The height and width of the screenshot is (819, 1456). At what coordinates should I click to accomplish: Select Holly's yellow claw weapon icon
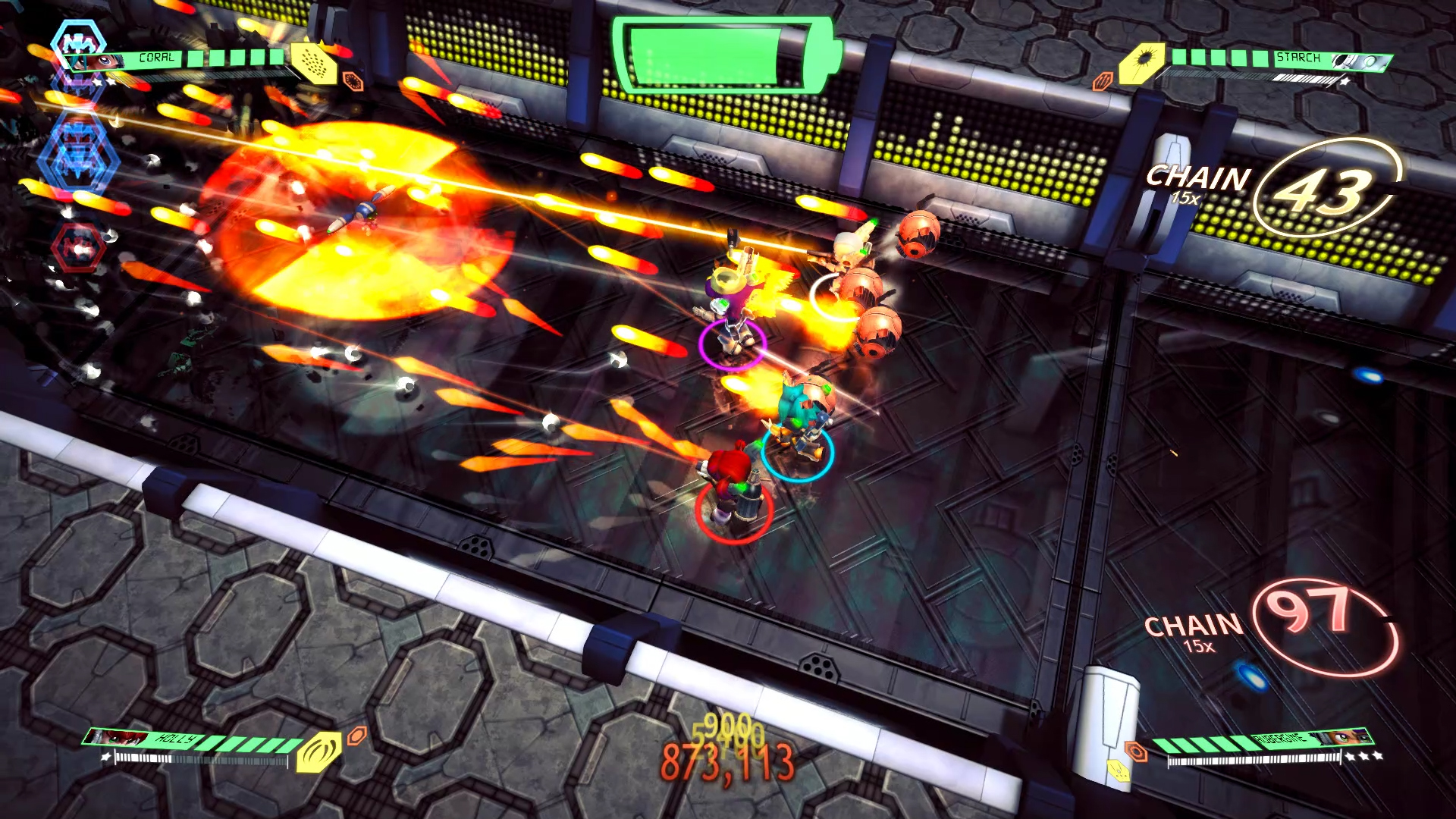tap(318, 751)
